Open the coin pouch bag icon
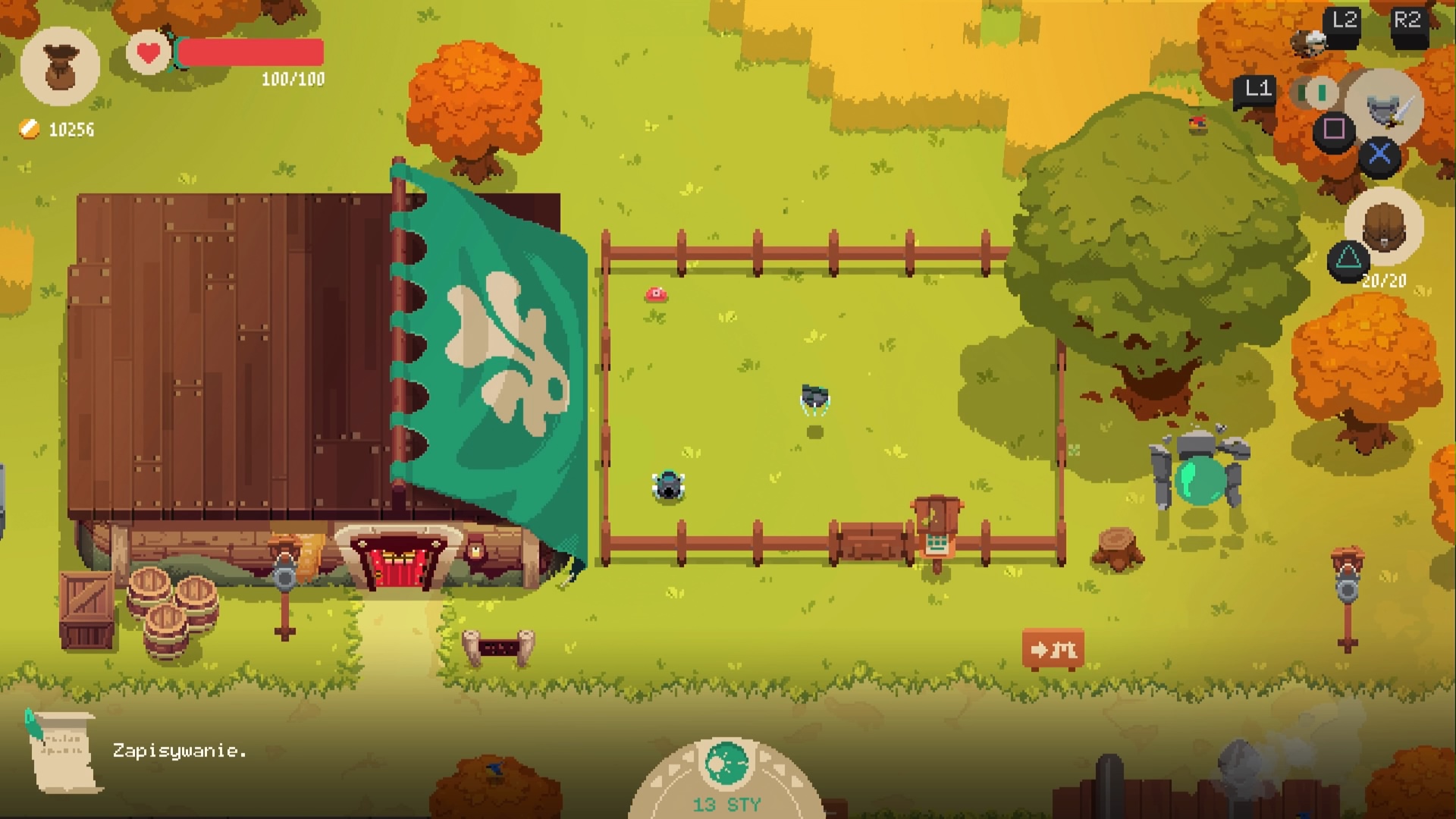Screen dimensions: 1456x819 [60, 67]
